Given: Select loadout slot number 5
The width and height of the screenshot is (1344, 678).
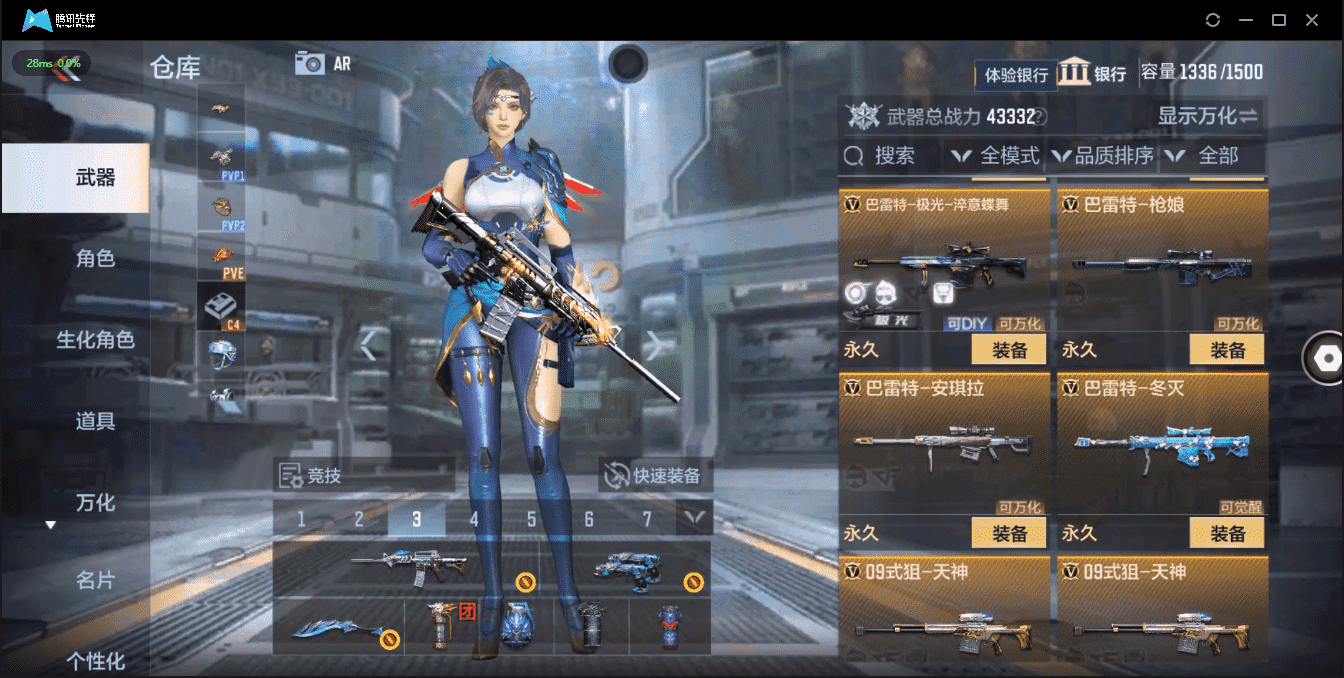Looking at the screenshot, I should [532, 519].
